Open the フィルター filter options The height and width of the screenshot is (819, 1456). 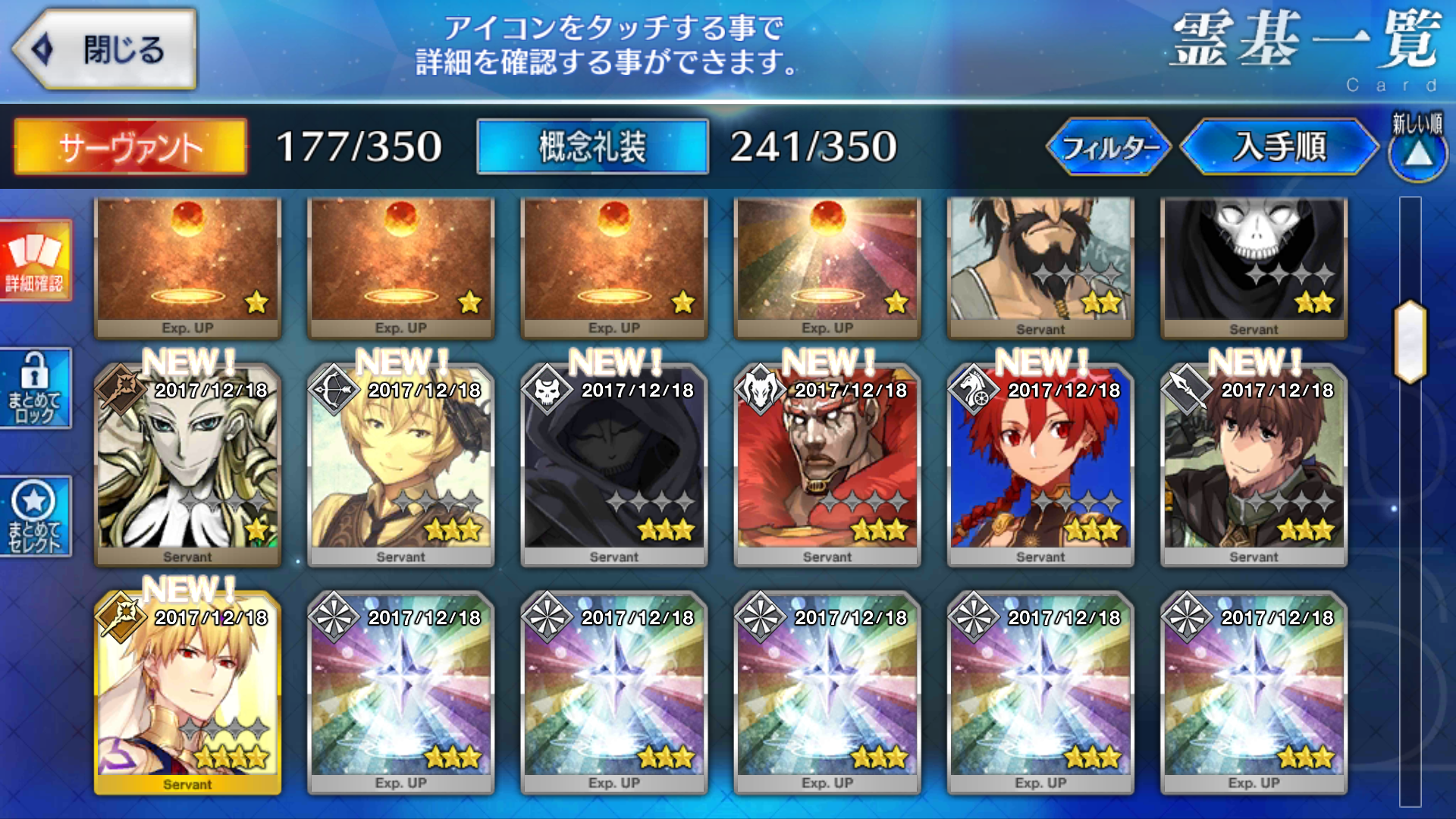1109,146
